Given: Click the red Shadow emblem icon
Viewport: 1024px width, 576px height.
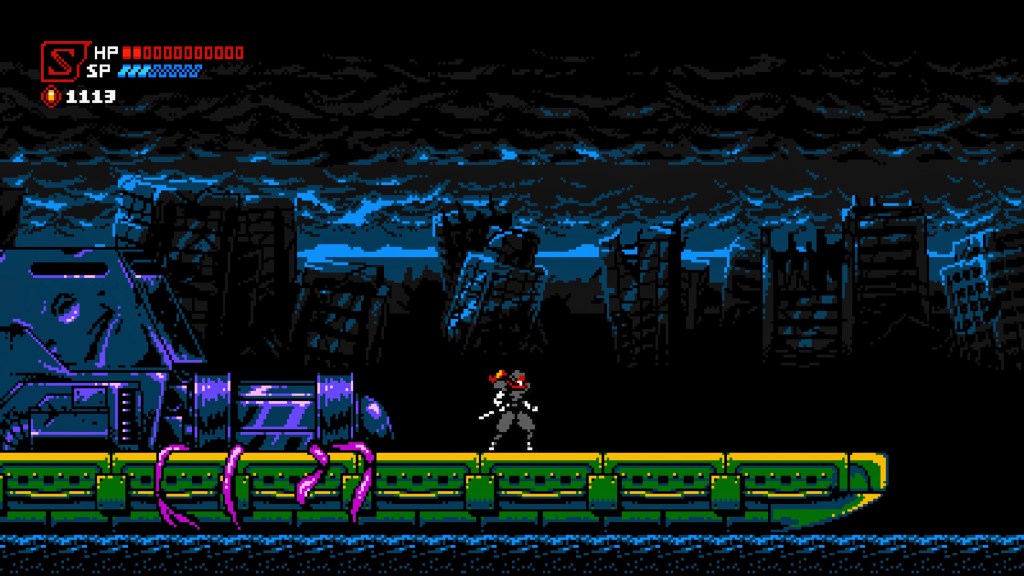Looking at the screenshot, I should click(x=60, y=60).
